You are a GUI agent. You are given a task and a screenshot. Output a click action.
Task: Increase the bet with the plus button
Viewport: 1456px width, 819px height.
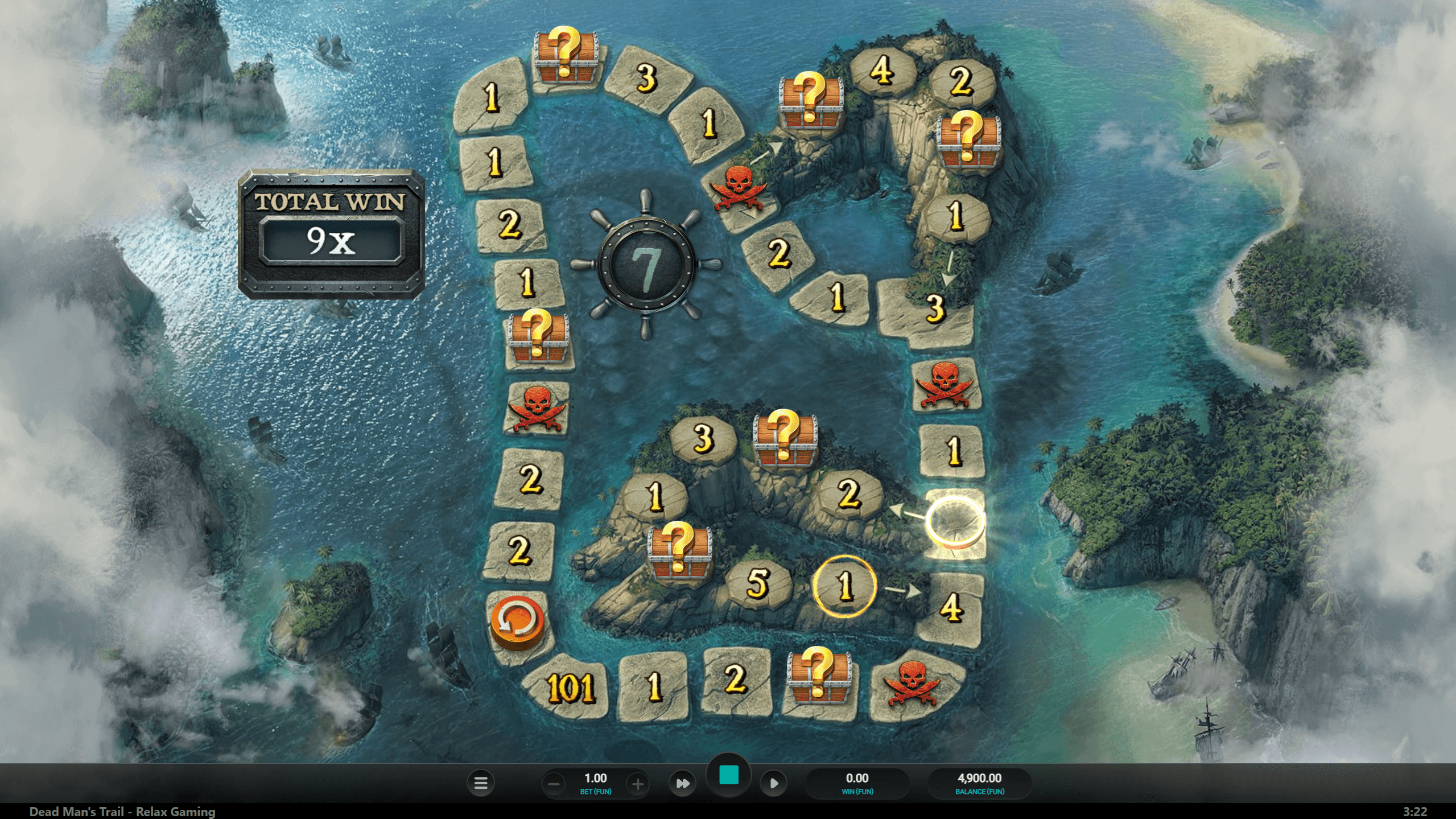(x=637, y=784)
